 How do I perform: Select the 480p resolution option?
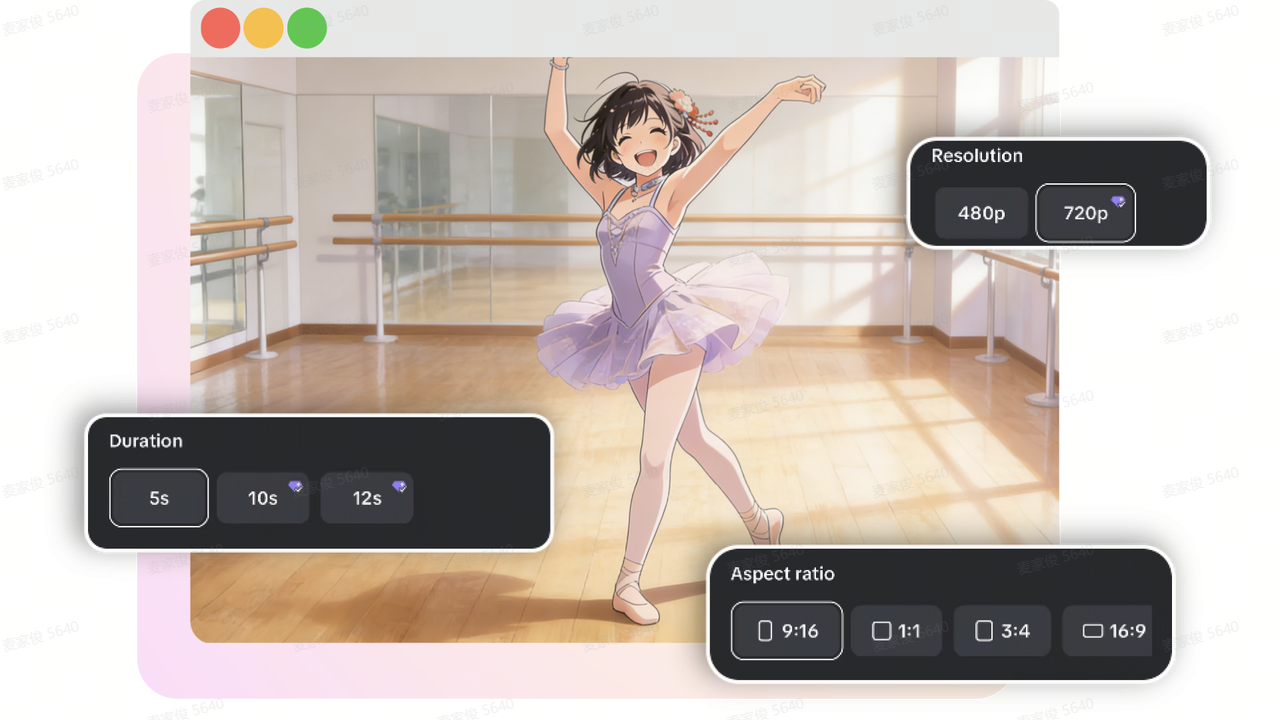(x=981, y=213)
